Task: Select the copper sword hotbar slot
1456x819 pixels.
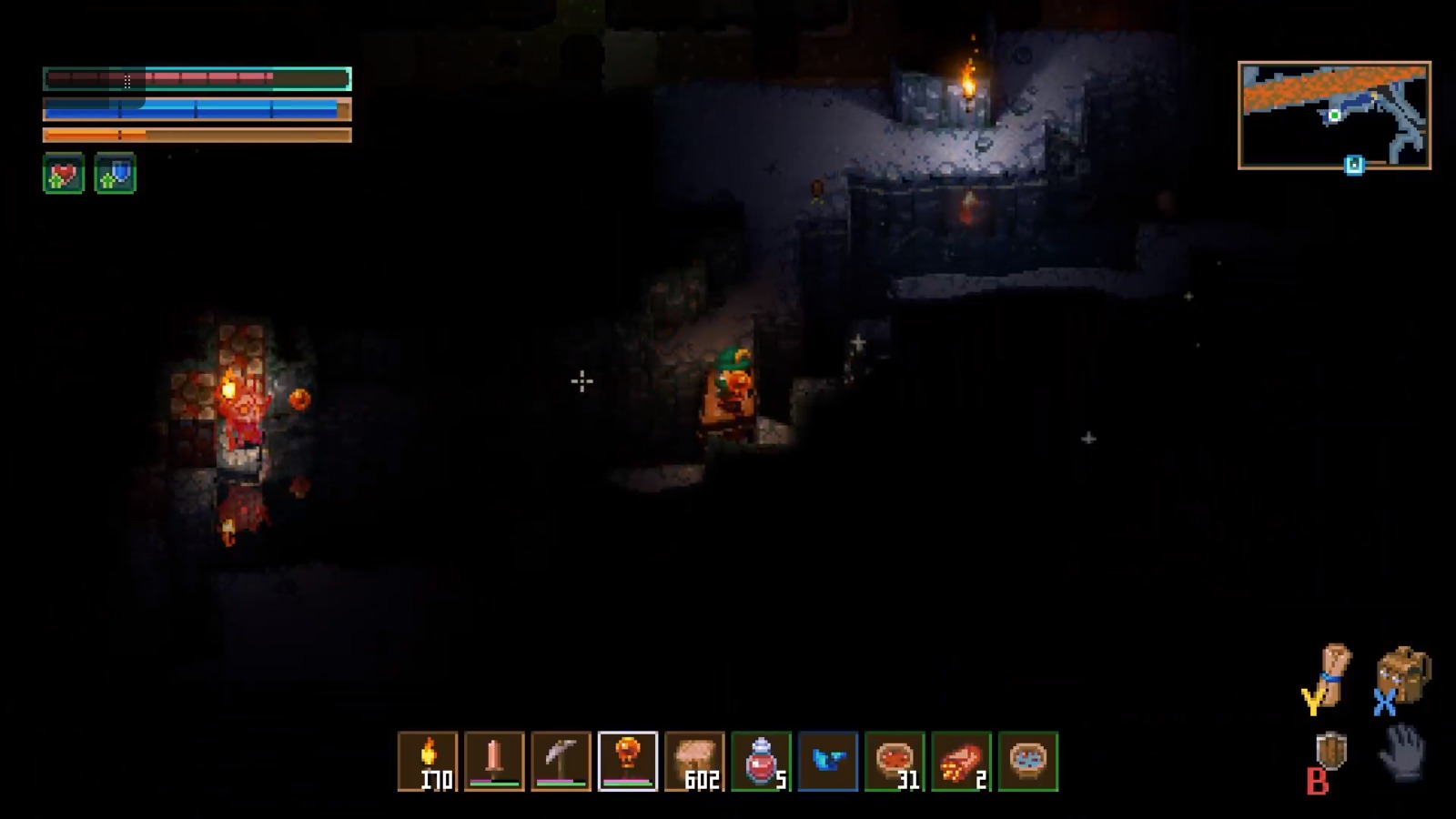Action: [494, 761]
